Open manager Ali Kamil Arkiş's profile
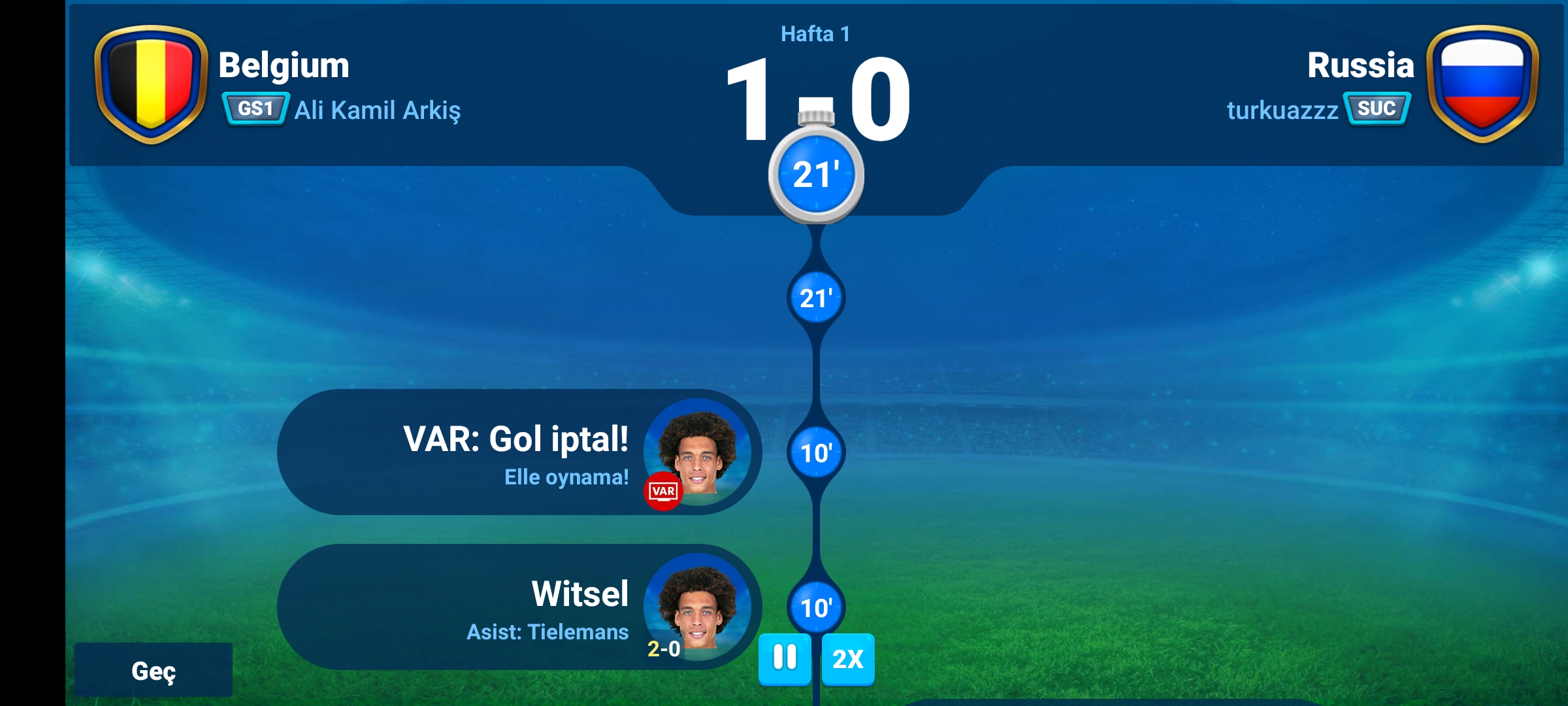 (x=377, y=110)
